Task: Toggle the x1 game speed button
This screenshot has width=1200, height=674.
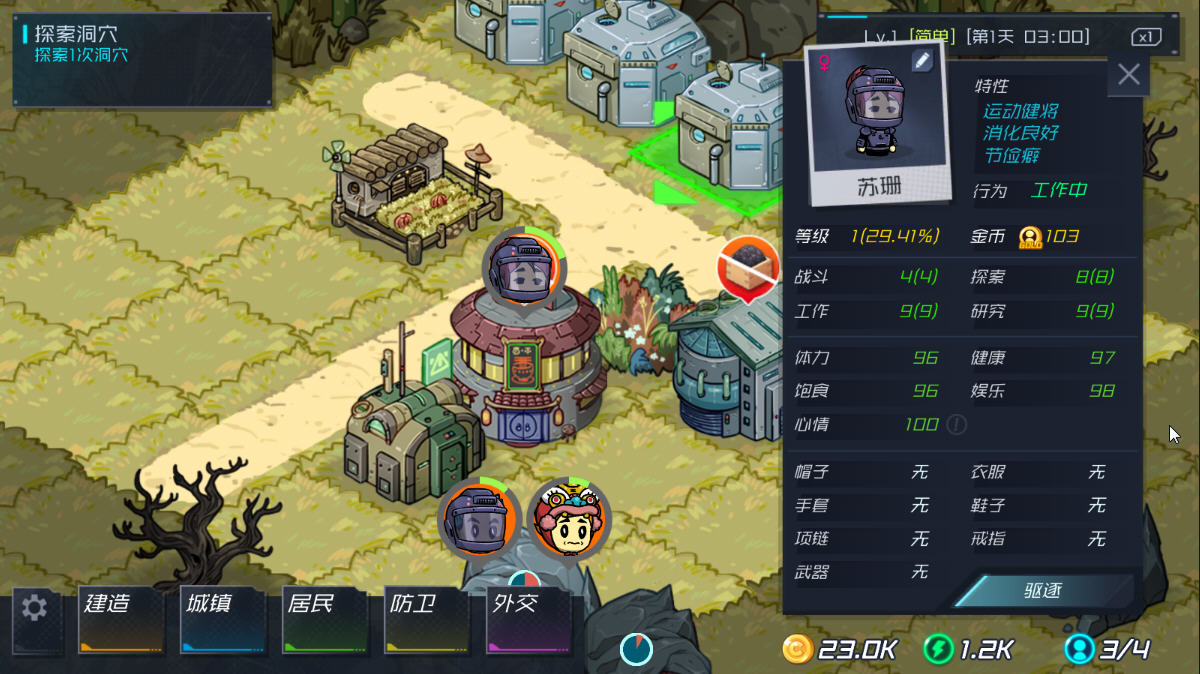Action: 1146,37
